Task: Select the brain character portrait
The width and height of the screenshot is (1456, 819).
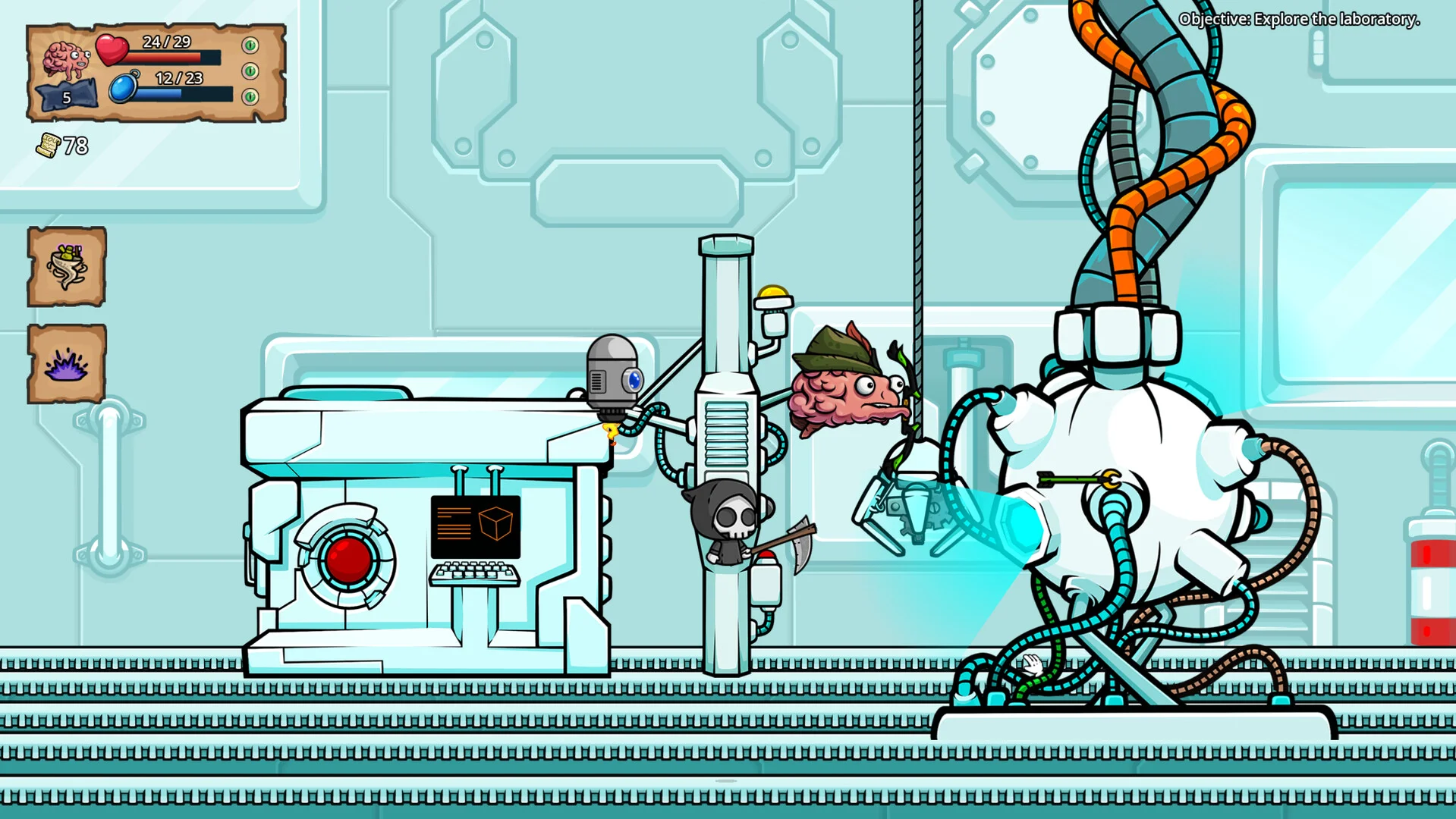Action: coord(65,59)
